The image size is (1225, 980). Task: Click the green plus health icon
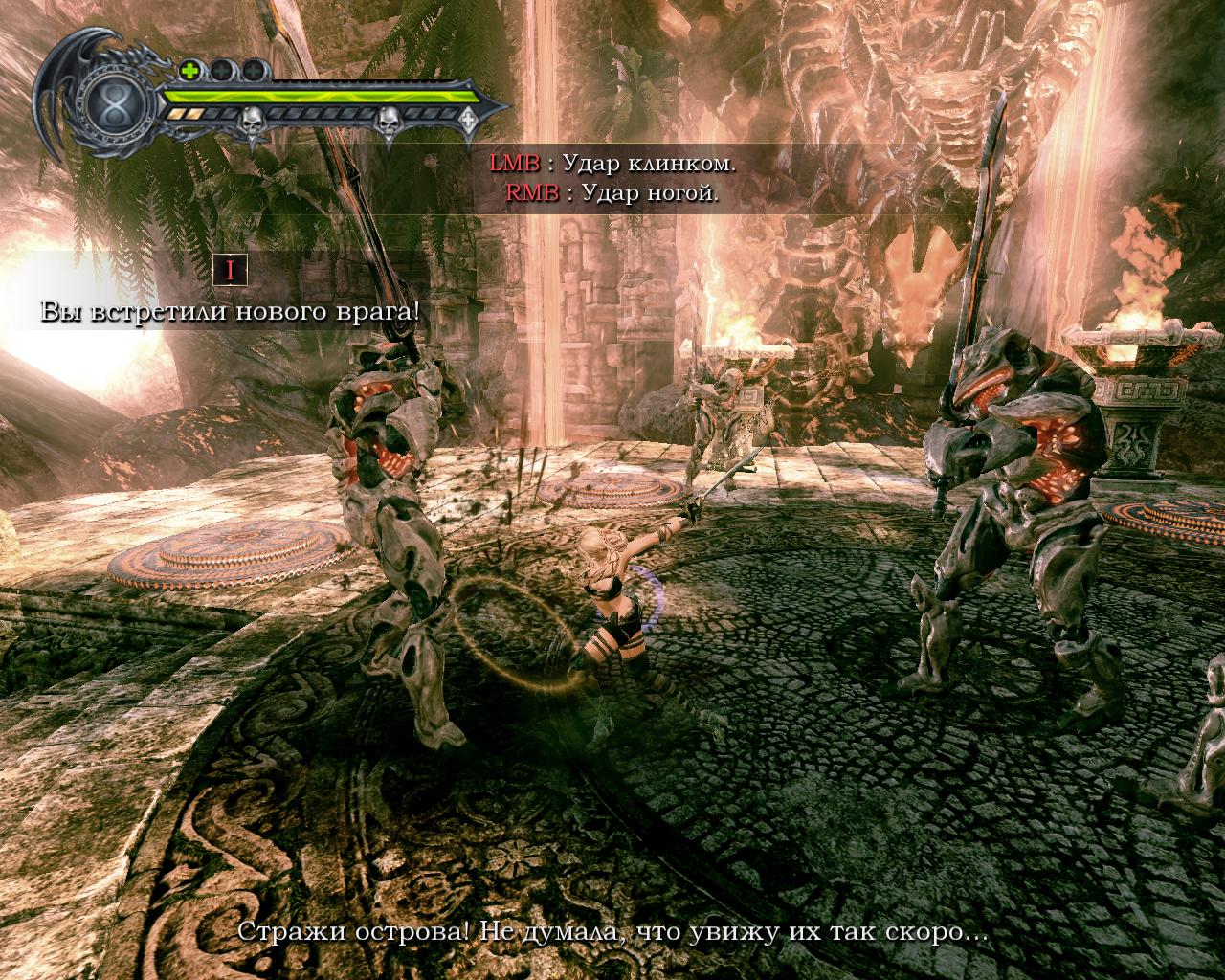[189, 70]
